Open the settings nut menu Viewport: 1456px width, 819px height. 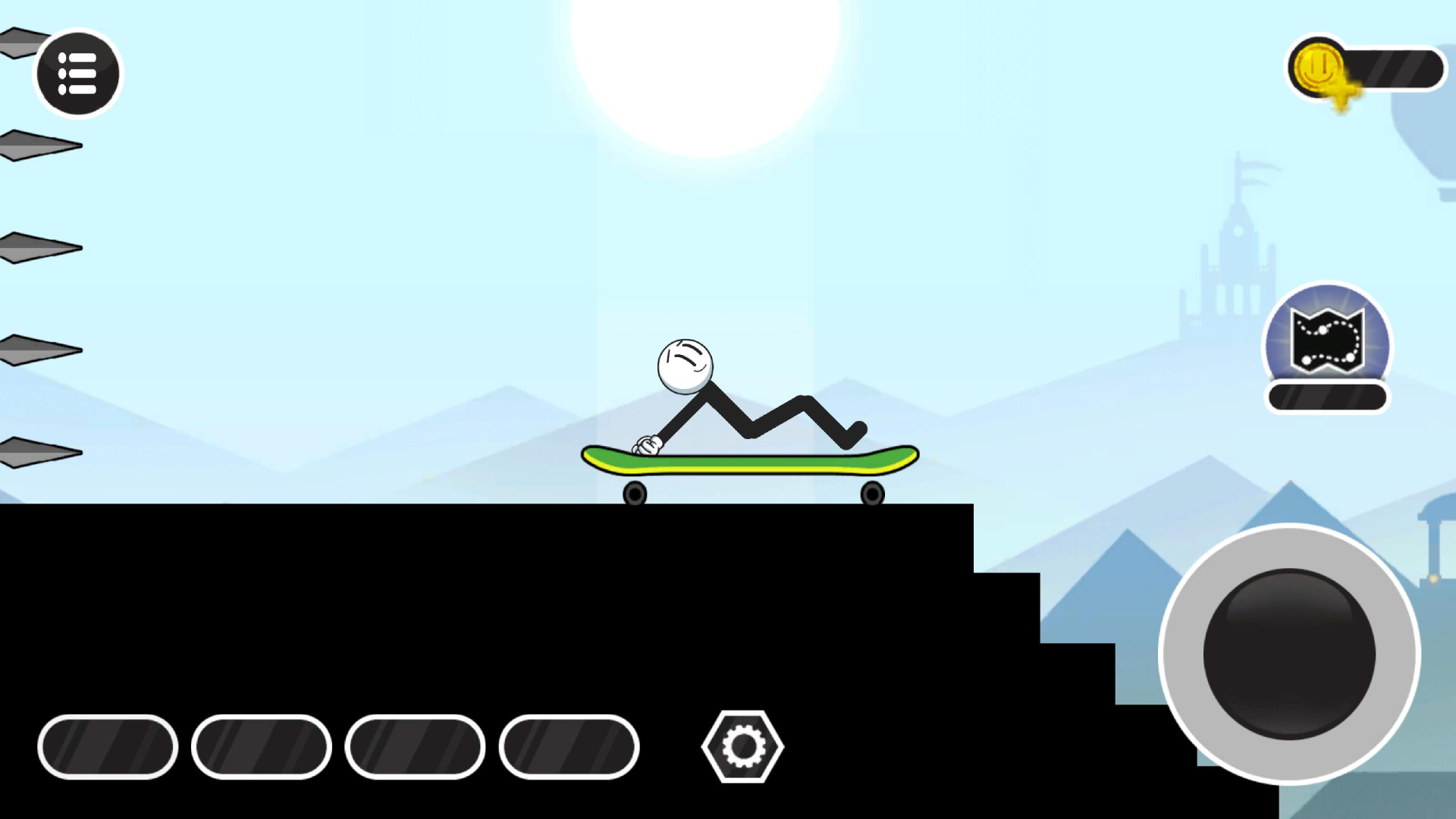pyautogui.click(x=742, y=746)
